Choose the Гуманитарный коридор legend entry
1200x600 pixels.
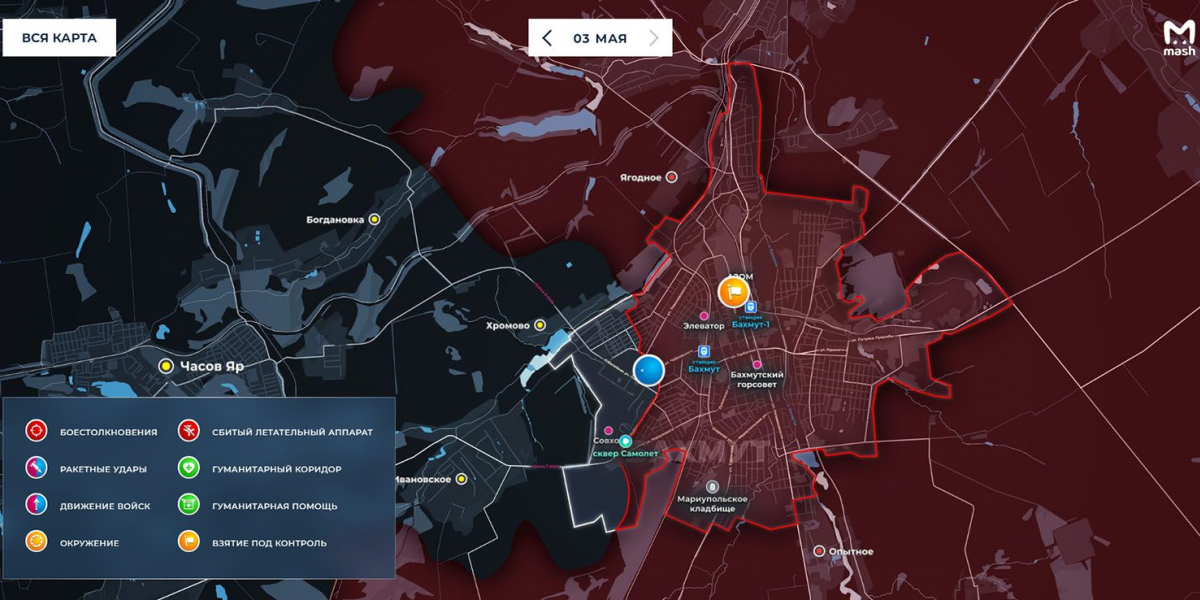pos(189,468)
